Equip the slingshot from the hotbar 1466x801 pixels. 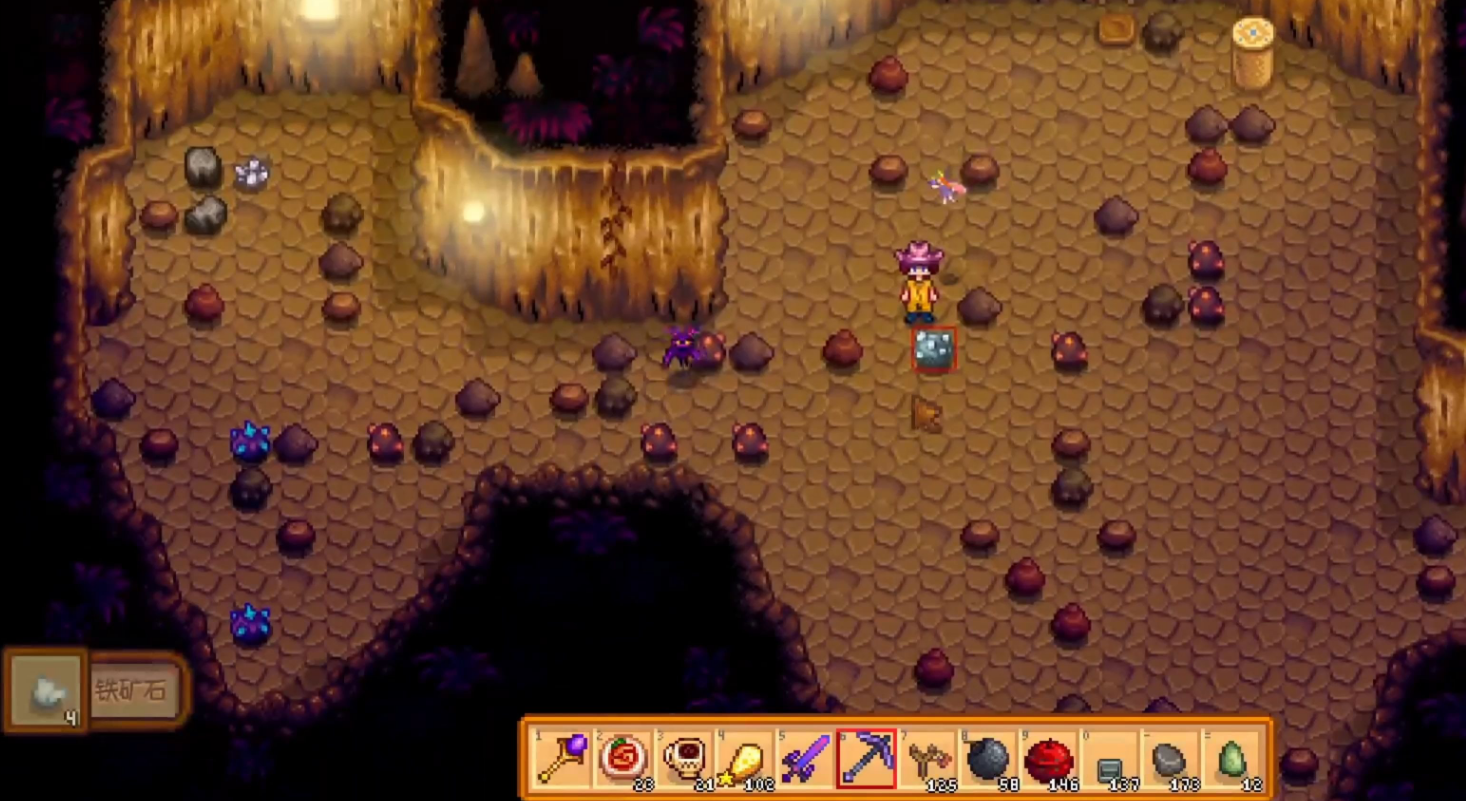pos(927,759)
